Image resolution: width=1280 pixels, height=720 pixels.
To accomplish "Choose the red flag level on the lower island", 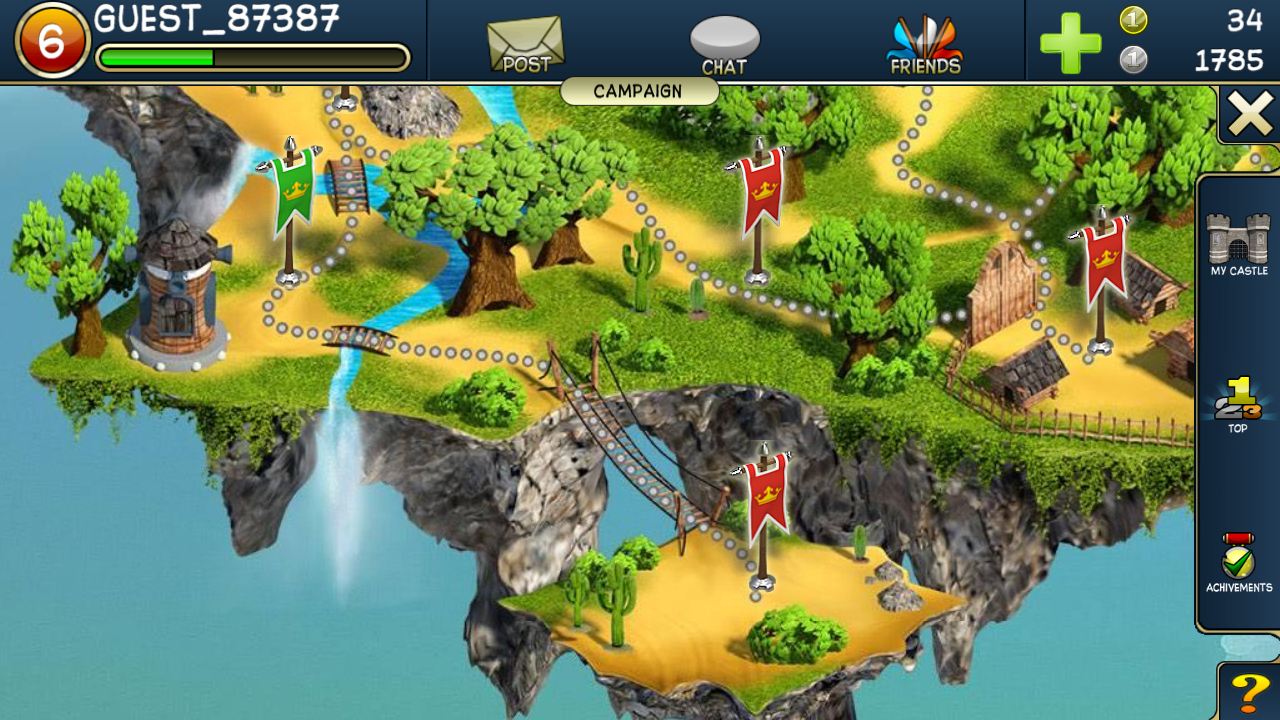I will tap(765, 498).
